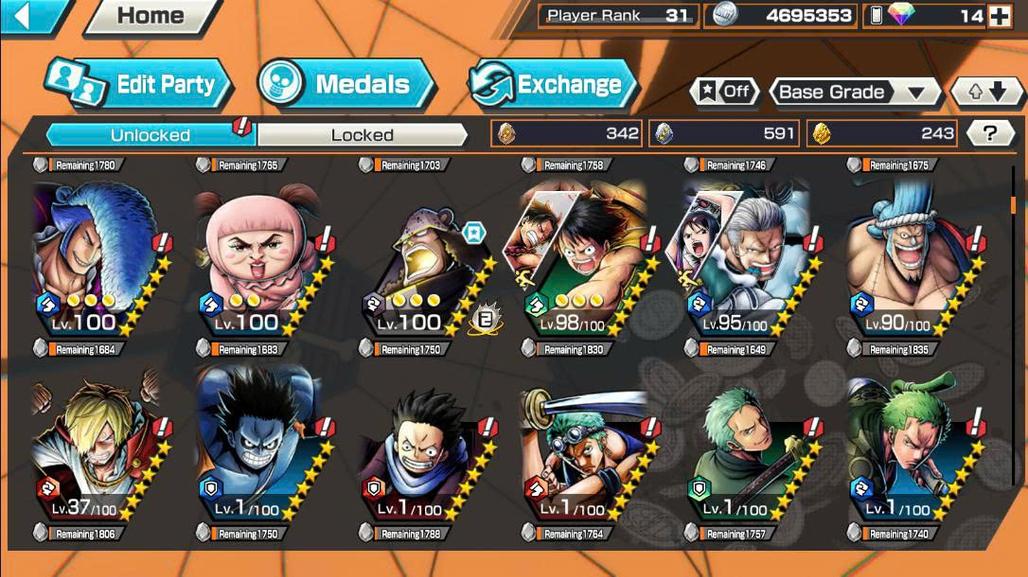This screenshot has width=1028, height=577.
Task: Add more rainbow diamonds with plus button
Action: pyautogui.click(x=998, y=16)
